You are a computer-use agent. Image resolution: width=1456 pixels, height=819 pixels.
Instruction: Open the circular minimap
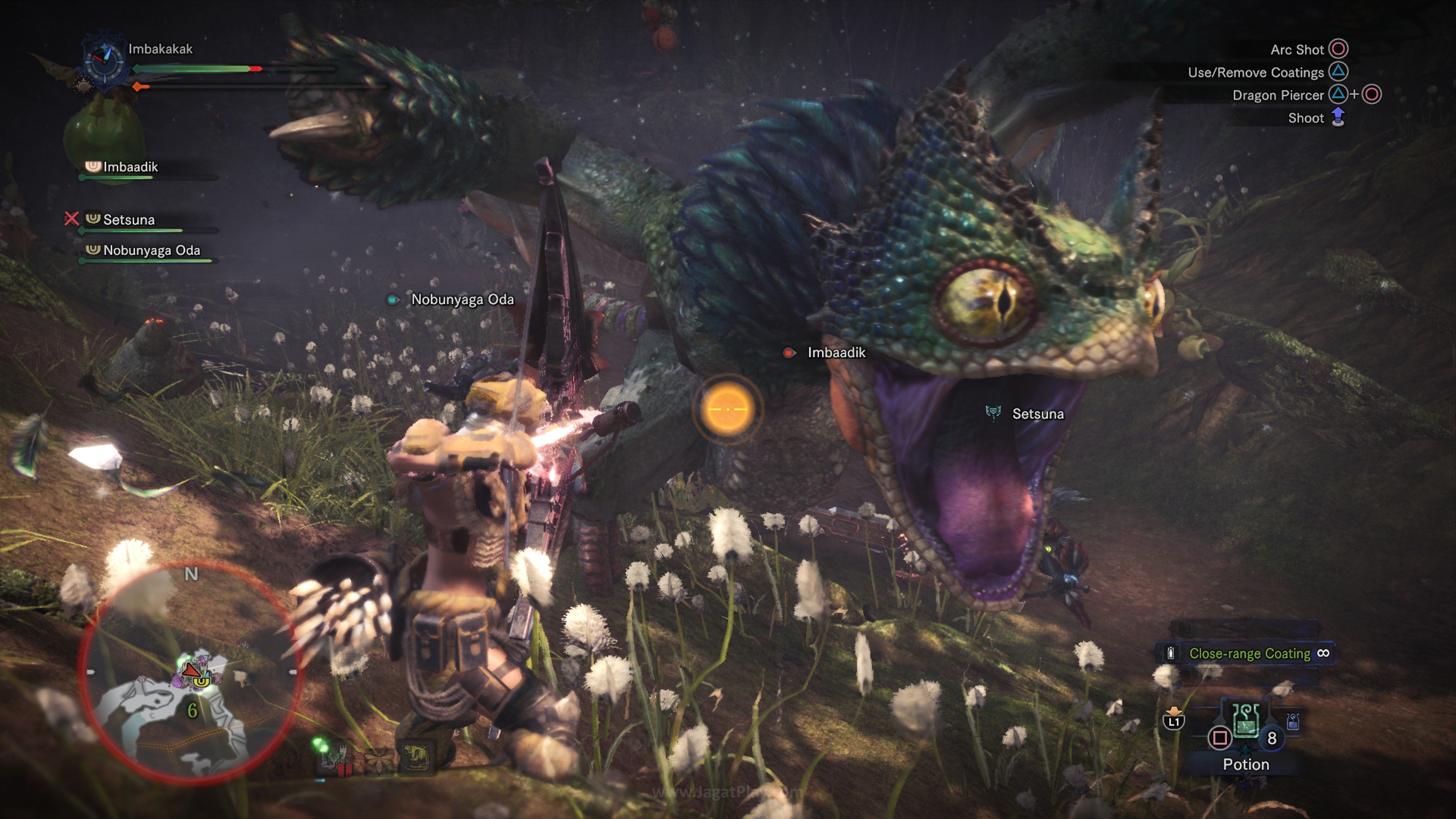[191, 672]
